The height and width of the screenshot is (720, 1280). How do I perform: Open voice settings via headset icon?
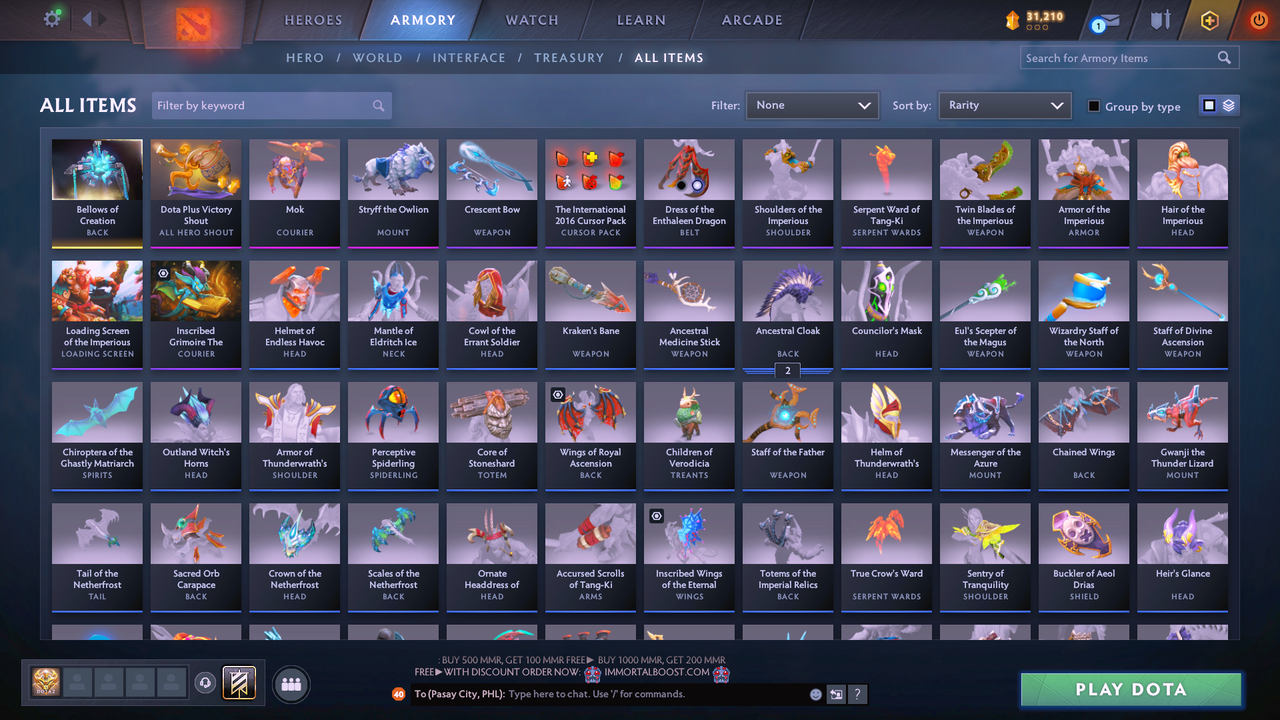coord(207,683)
